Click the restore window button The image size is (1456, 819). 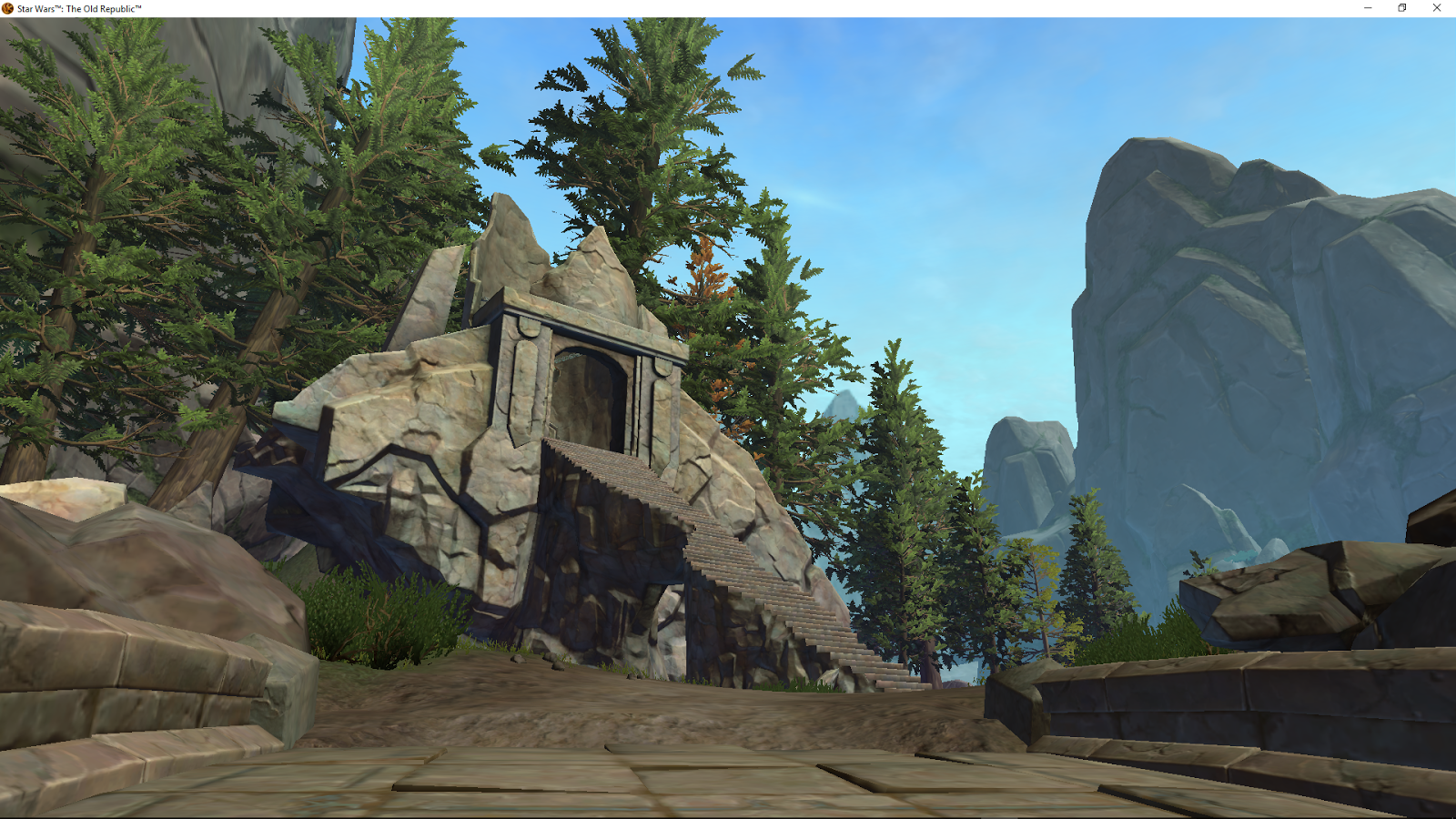click(1400, 8)
